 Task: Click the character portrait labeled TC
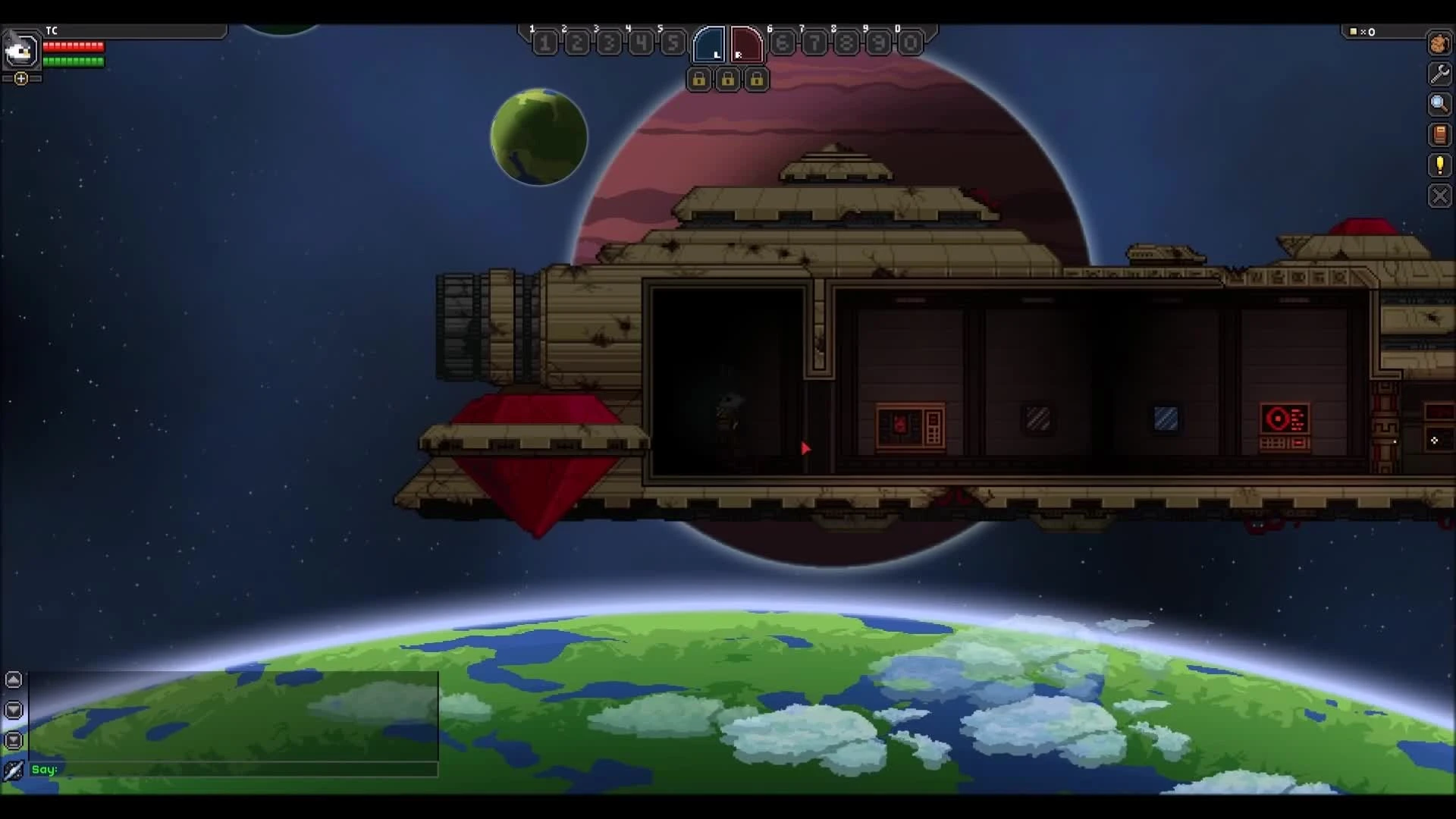pyautogui.click(x=20, y=50)
